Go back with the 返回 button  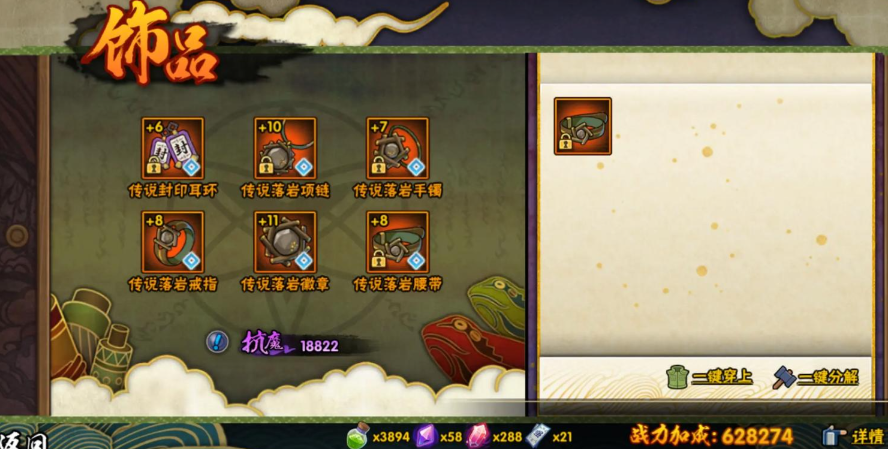point(25,440)
